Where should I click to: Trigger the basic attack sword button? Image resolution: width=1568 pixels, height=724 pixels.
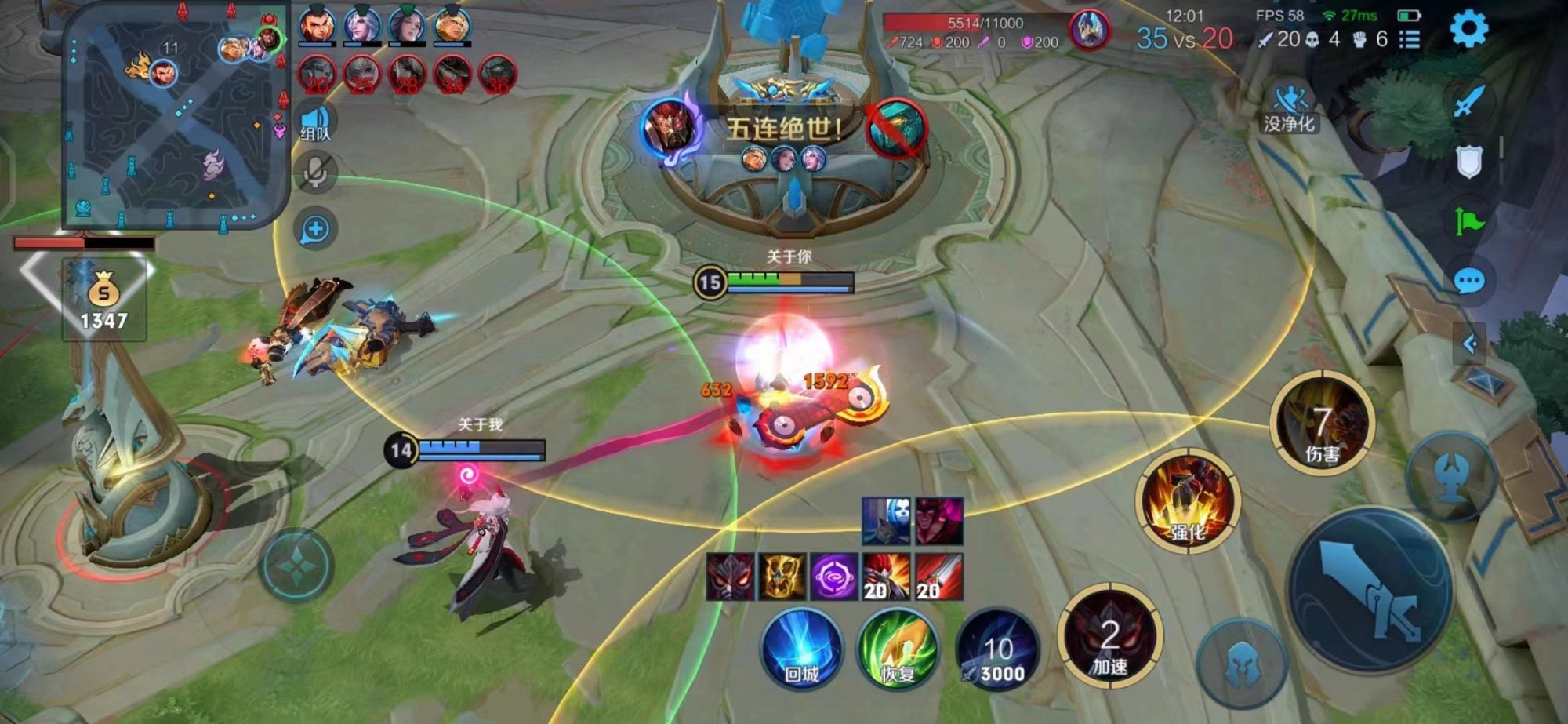pos(1370,589)
